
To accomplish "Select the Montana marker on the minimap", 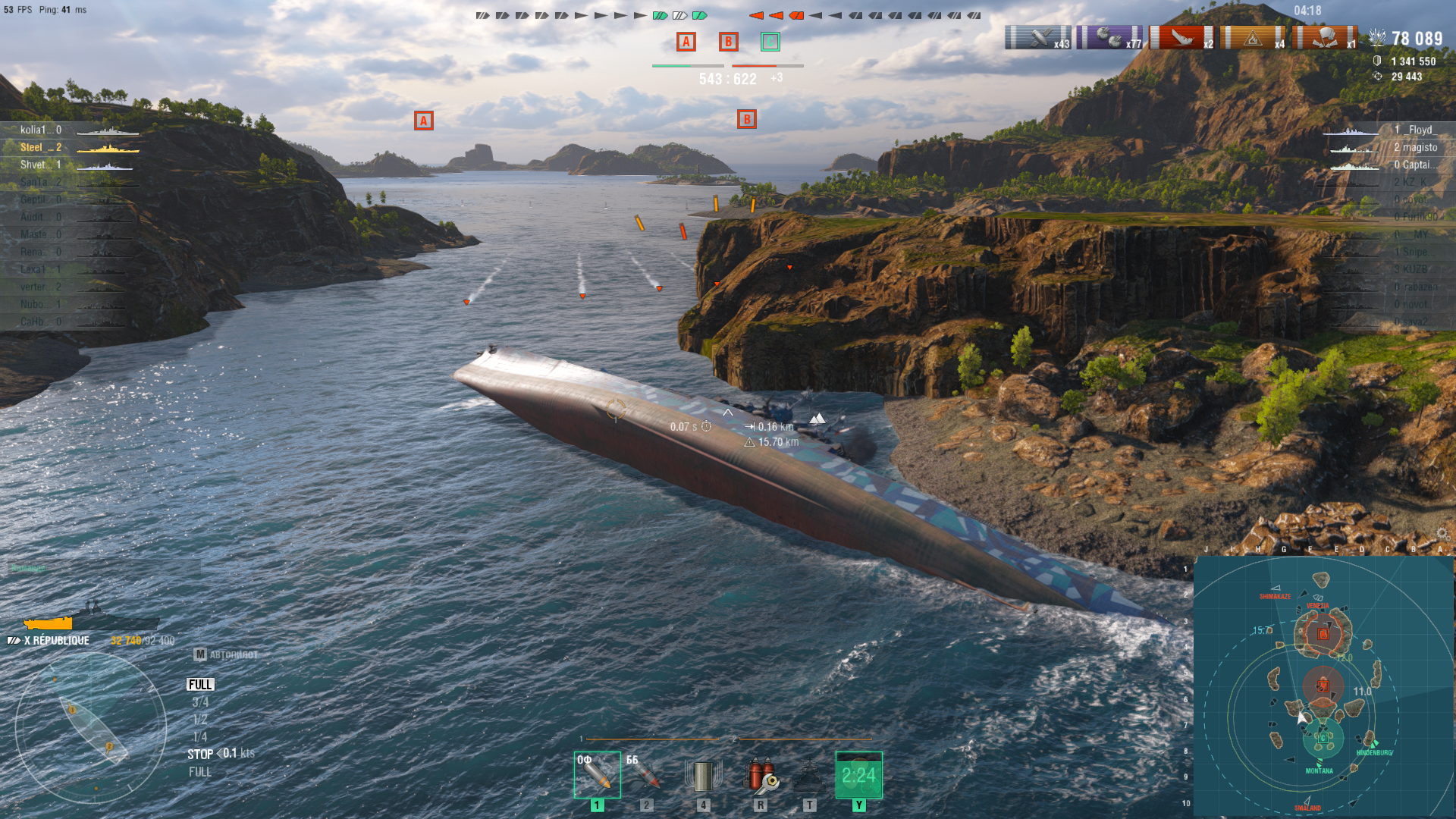I will 1319,763.
